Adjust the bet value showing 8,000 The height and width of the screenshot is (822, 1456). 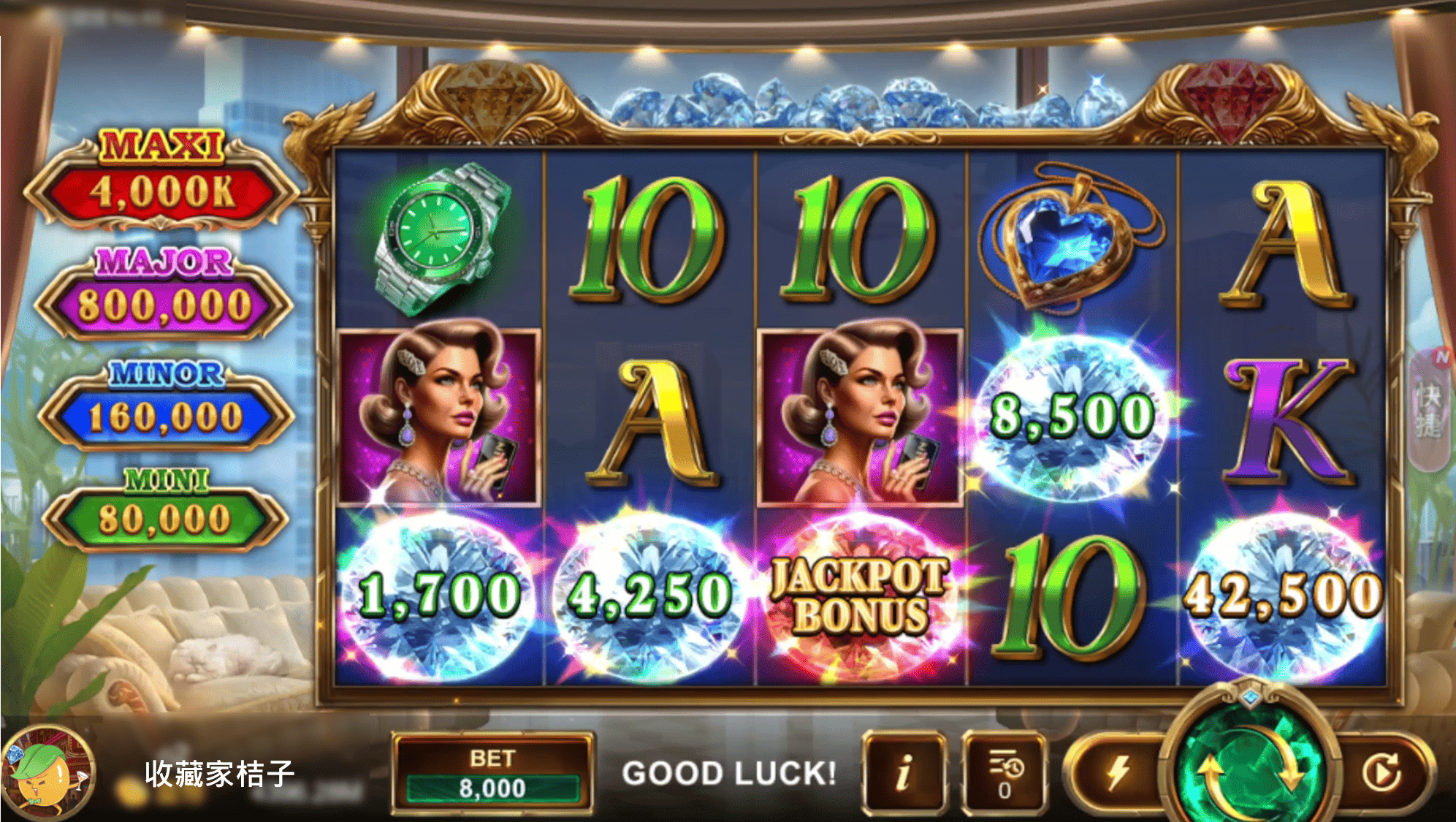(x=495, y=788)
